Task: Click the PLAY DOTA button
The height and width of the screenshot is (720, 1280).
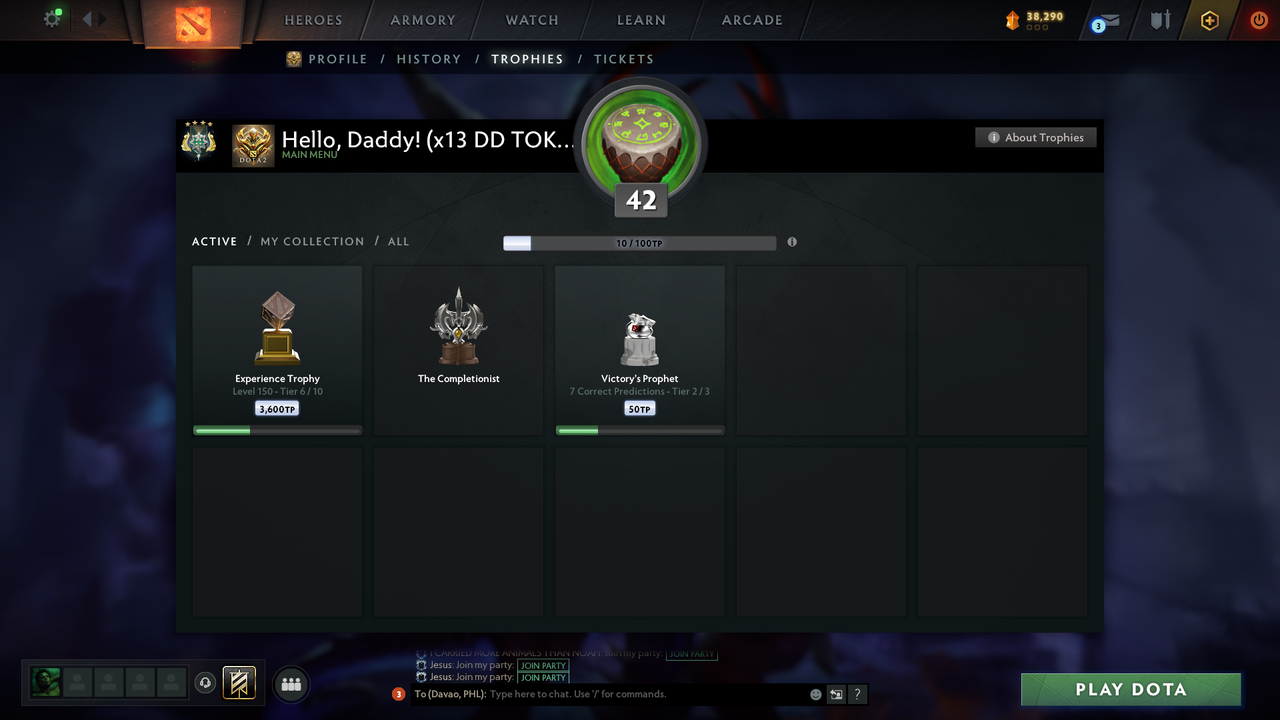Action: 1130,689
